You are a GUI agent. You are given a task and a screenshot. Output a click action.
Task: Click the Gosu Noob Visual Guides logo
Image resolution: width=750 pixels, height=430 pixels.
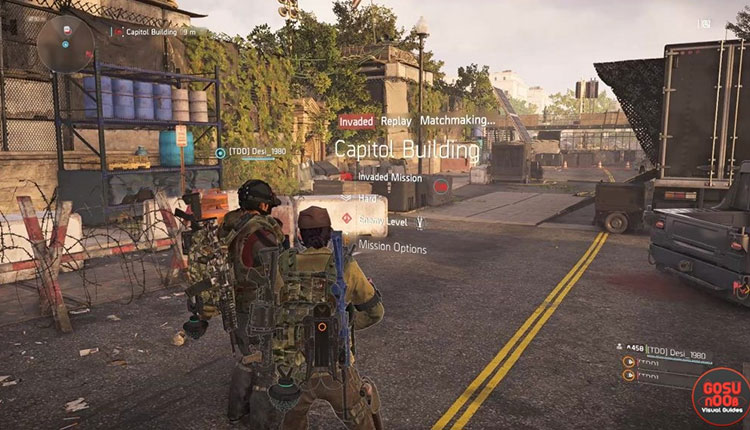pyautogui.click(x=719, y=395)
